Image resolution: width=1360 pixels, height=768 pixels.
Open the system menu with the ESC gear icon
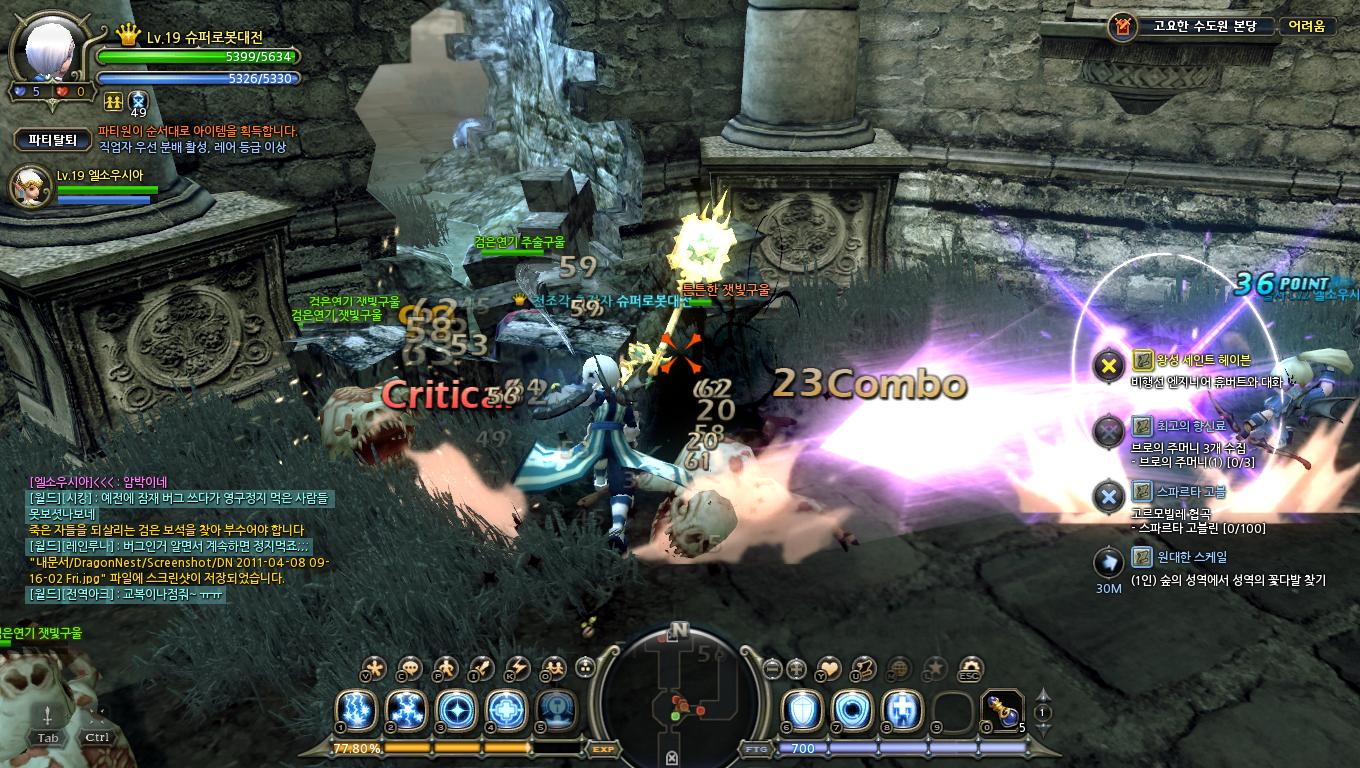(x=970, y=668)
